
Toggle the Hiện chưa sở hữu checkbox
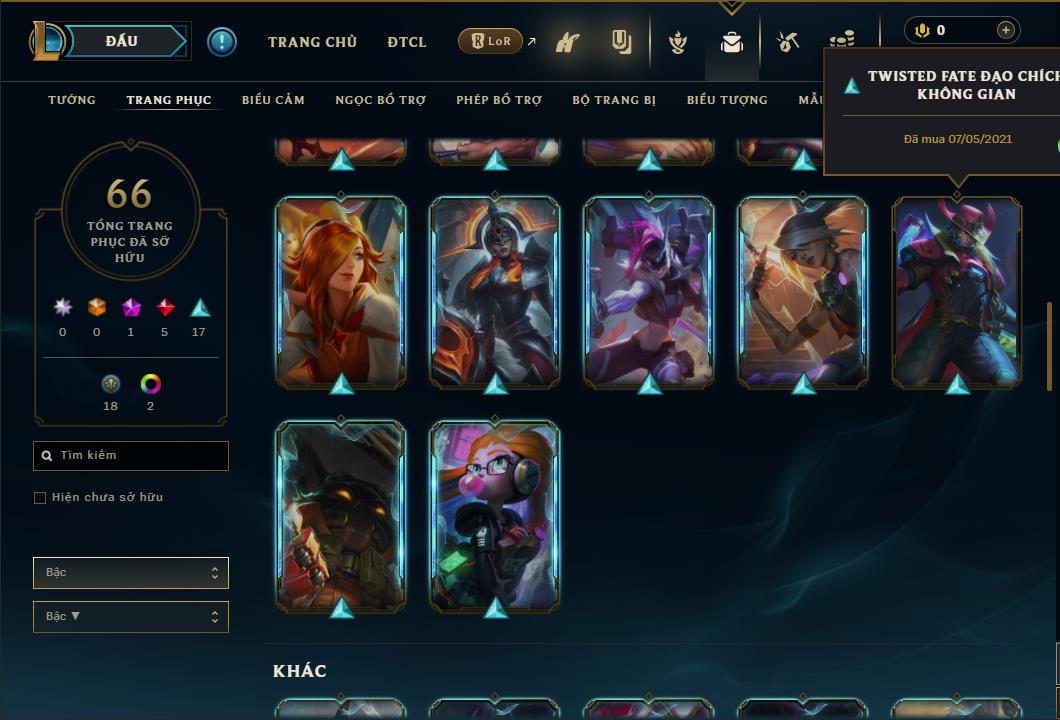click(x=40, y=498)
